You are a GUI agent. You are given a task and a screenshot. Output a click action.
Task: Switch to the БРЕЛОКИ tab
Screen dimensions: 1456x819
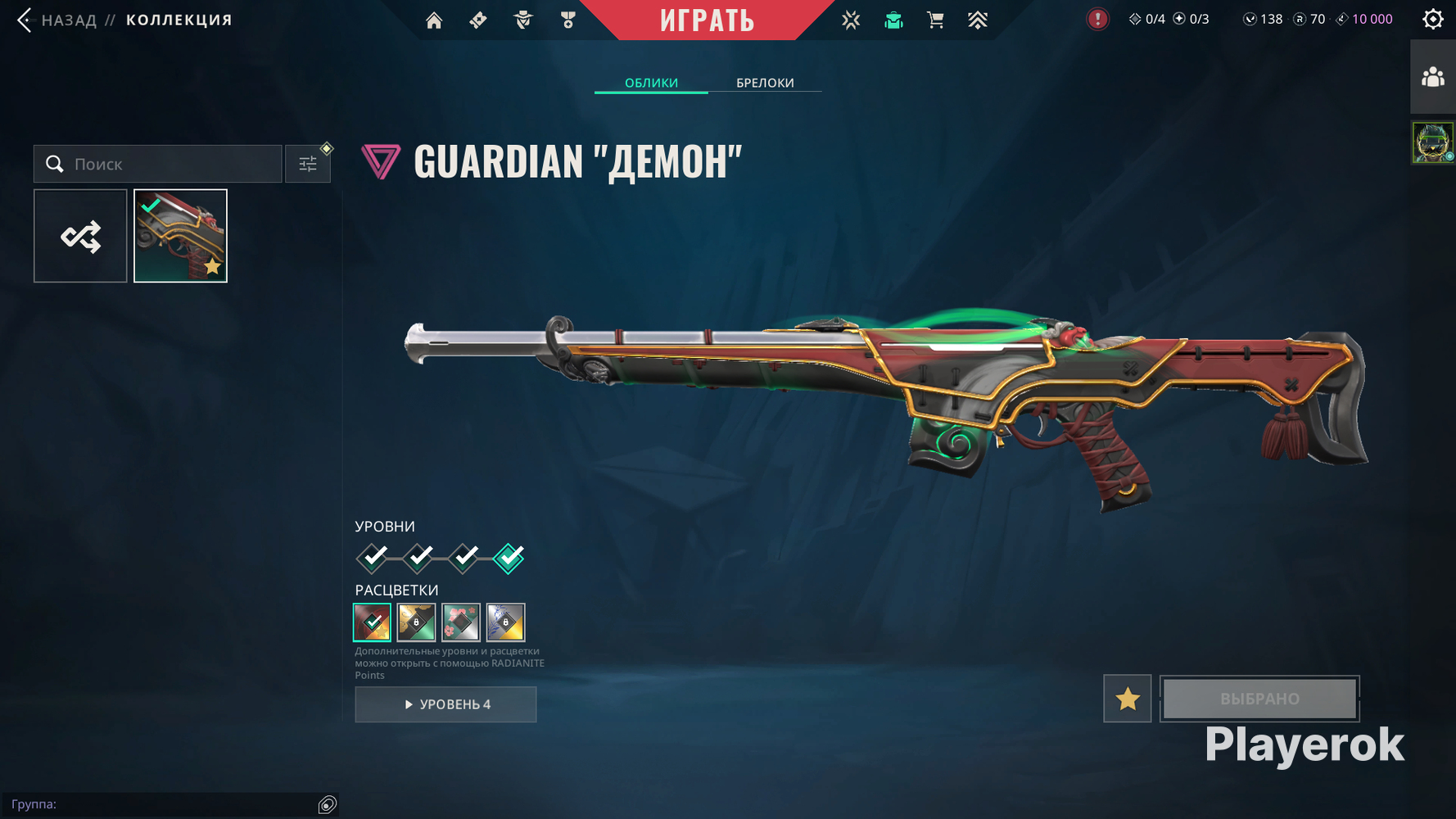pos(765,83)
